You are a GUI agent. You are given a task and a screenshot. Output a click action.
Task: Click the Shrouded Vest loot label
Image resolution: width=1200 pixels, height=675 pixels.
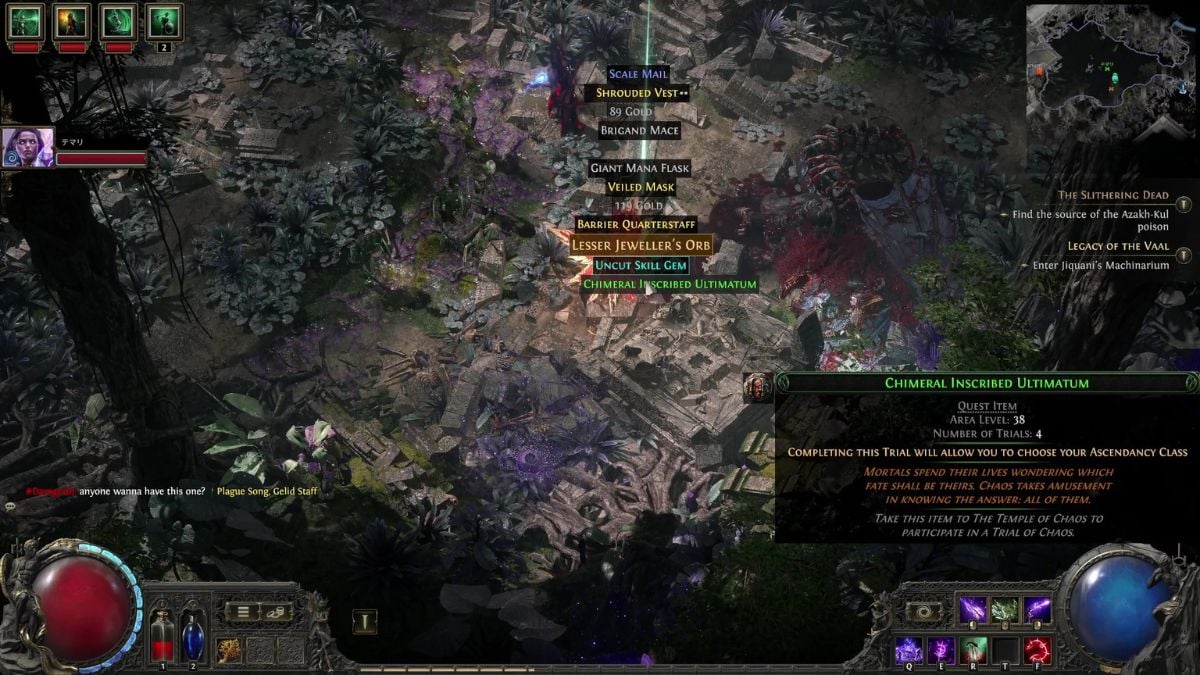point(637,93)
